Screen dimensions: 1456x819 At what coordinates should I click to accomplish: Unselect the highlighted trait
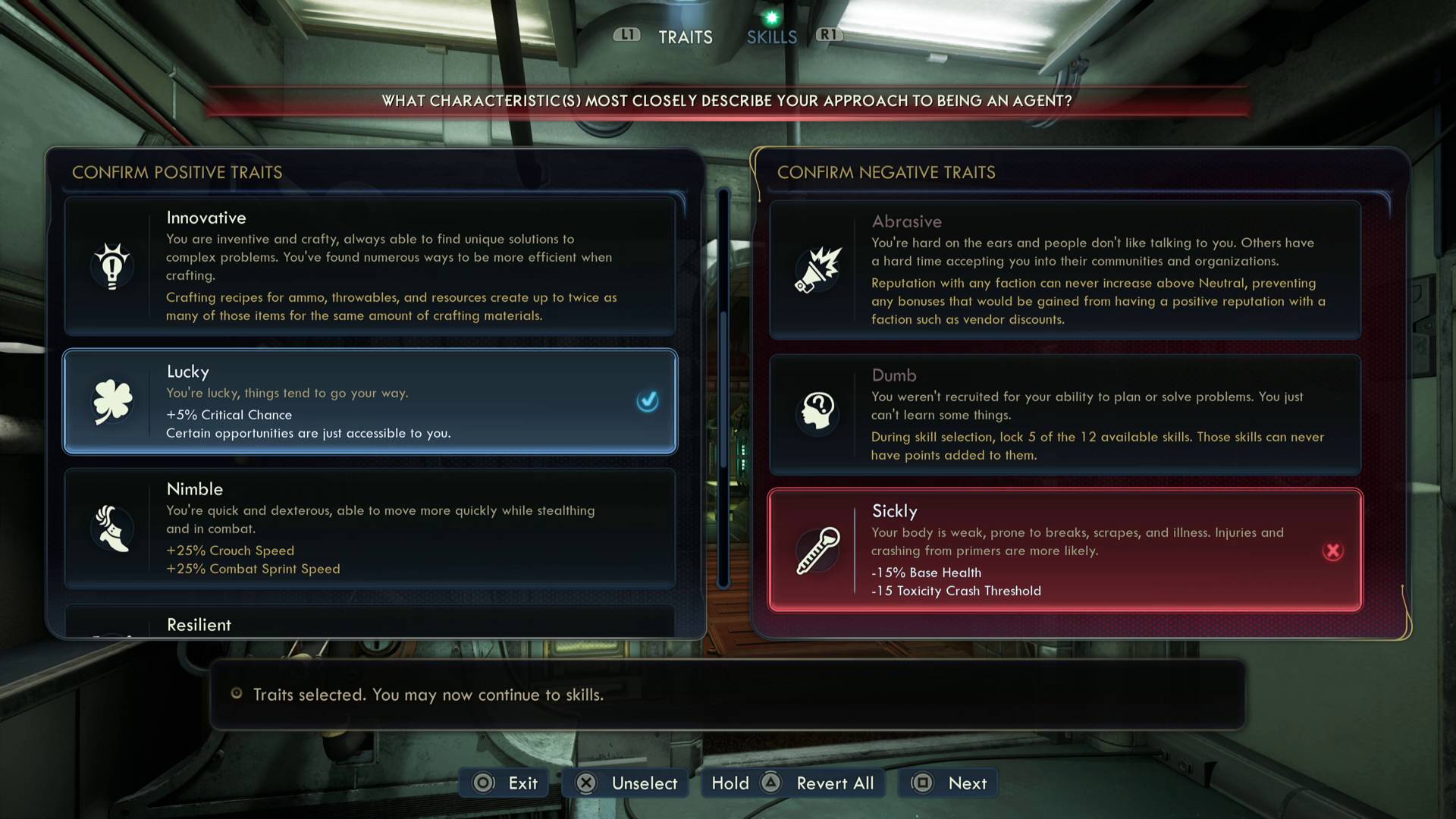(626, 783)
